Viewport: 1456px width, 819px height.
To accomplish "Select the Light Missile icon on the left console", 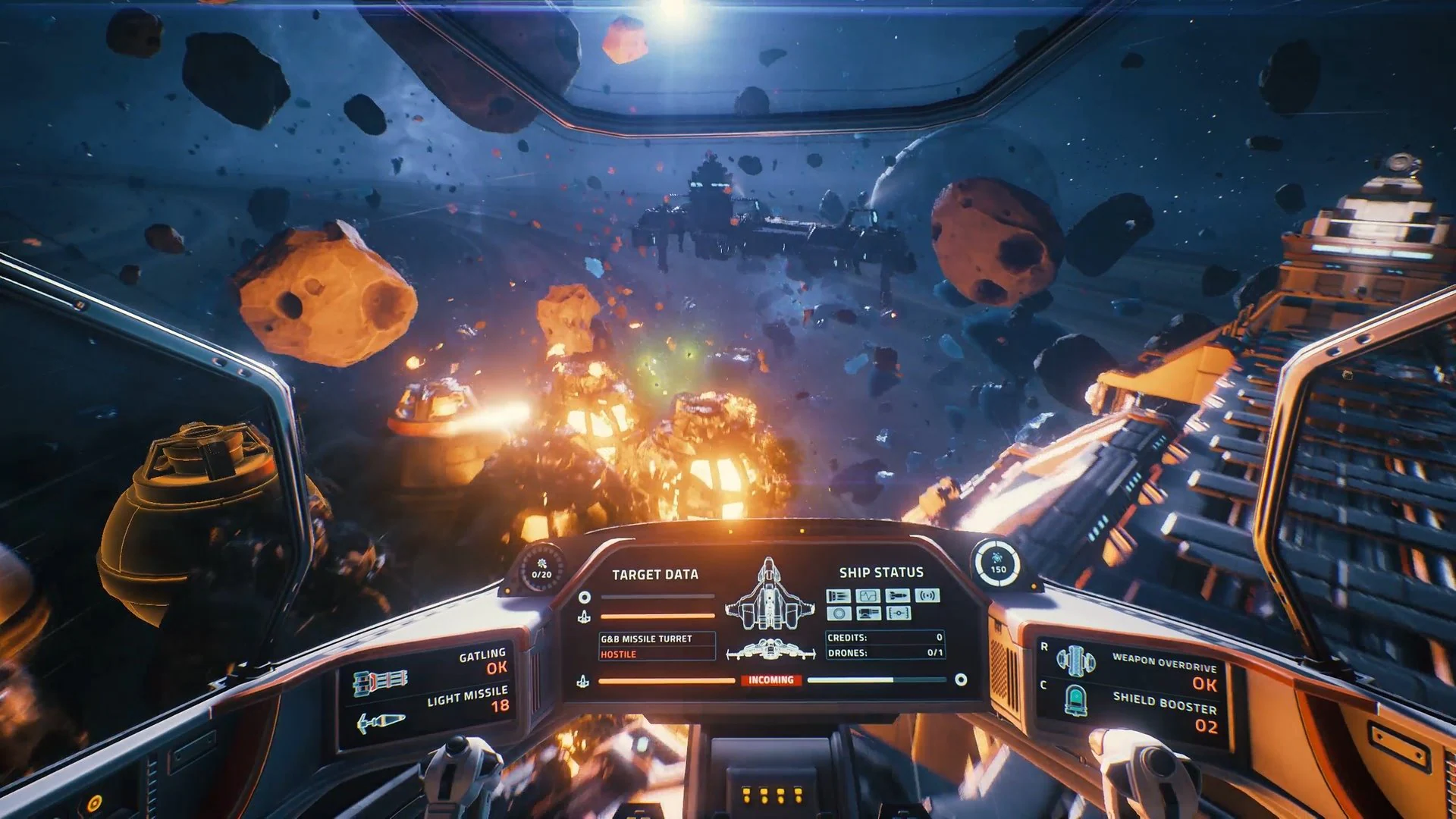I will [x=381, y=721].
